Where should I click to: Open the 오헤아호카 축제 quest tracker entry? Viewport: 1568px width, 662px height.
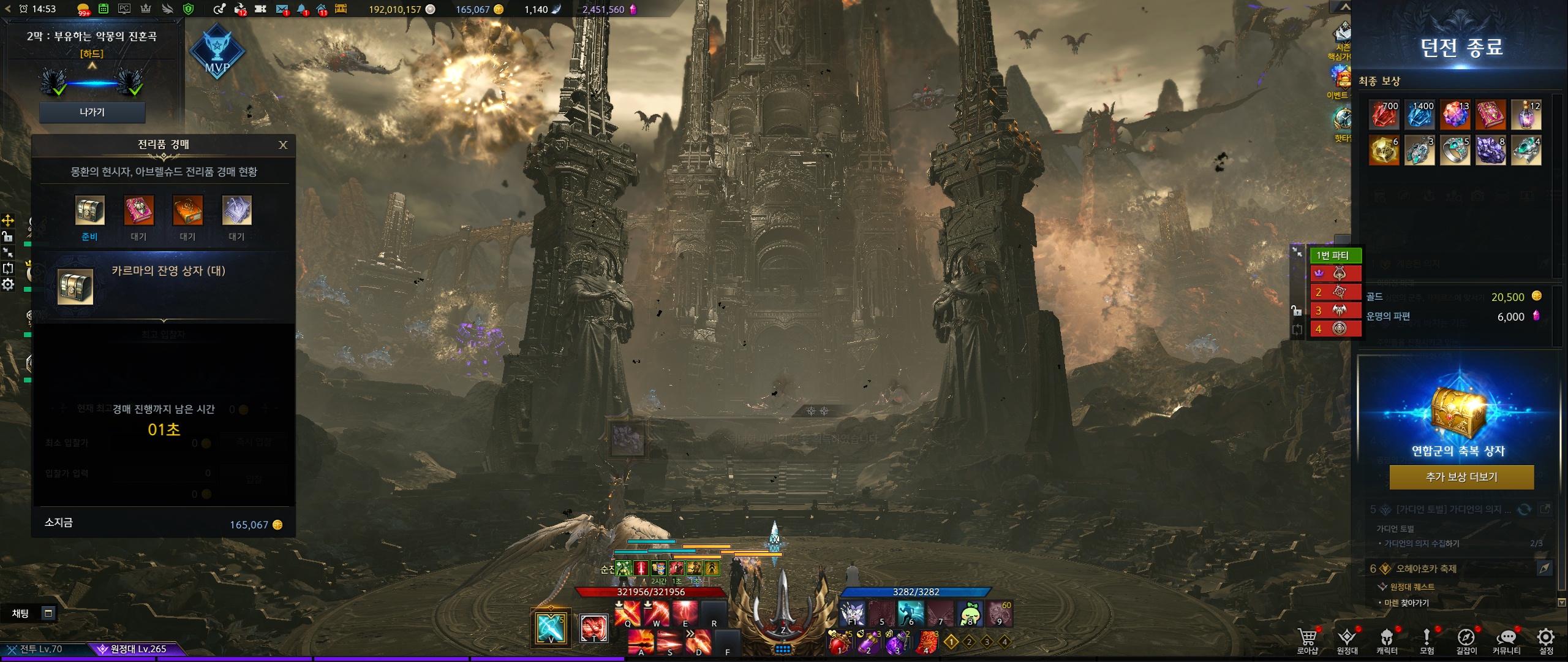[1426, 569]
